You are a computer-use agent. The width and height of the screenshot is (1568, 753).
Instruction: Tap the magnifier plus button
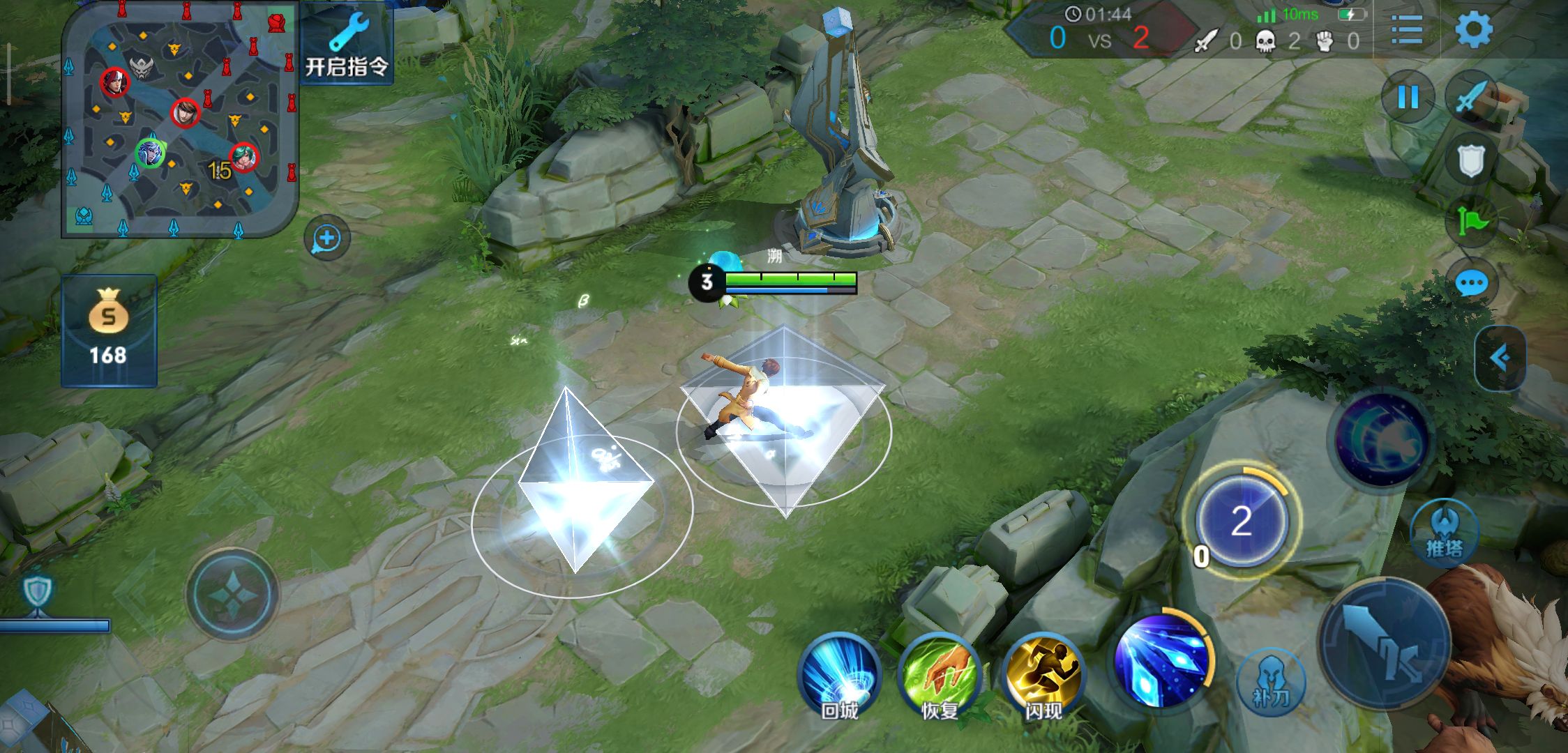[327, 239]
